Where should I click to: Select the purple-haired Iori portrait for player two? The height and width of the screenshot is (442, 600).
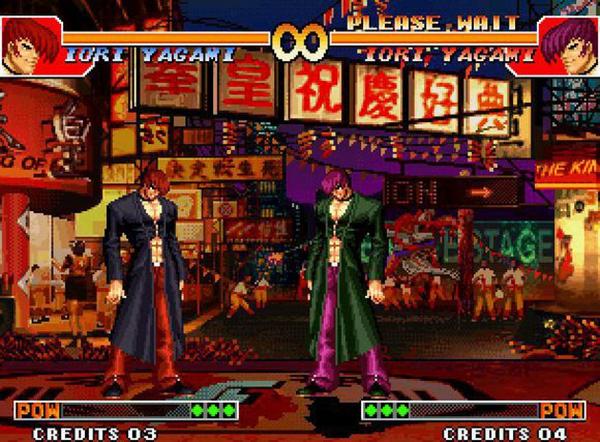568,45
